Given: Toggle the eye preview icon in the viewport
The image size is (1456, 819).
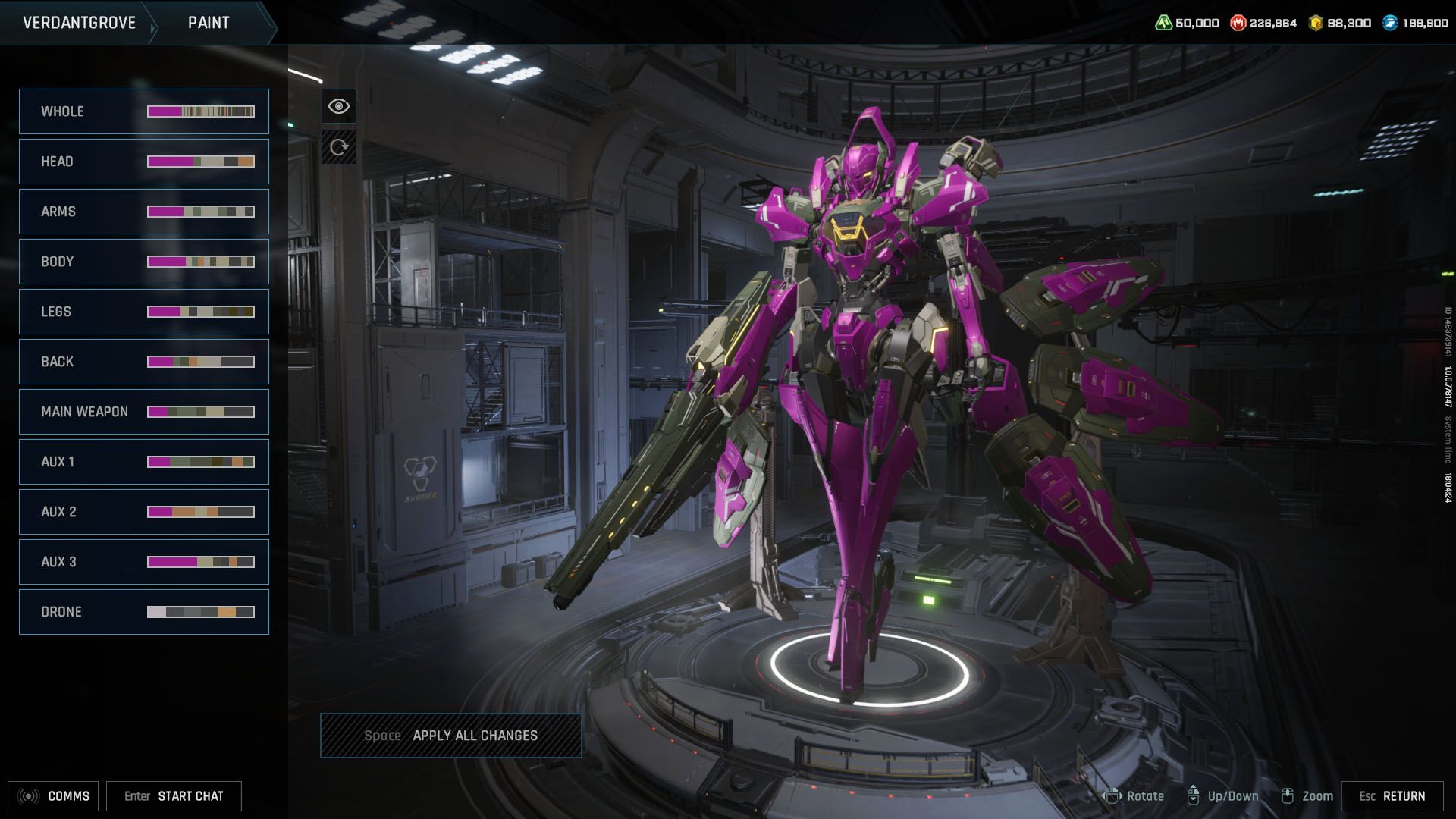Looking at the screenshot, I should (x=339, y=105).
